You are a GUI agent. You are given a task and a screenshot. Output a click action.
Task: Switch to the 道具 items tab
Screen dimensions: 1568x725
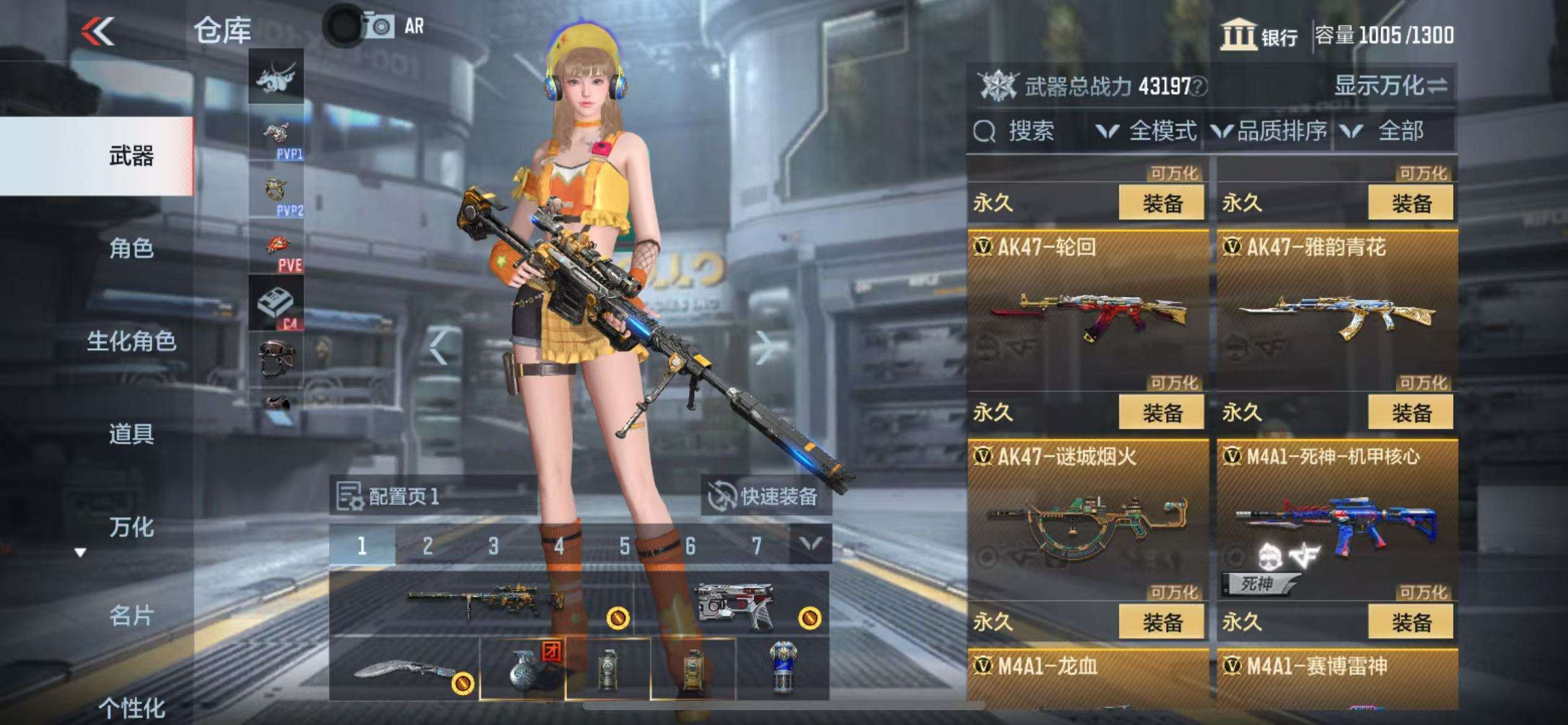pyautogui.click(x=131, y=434)
